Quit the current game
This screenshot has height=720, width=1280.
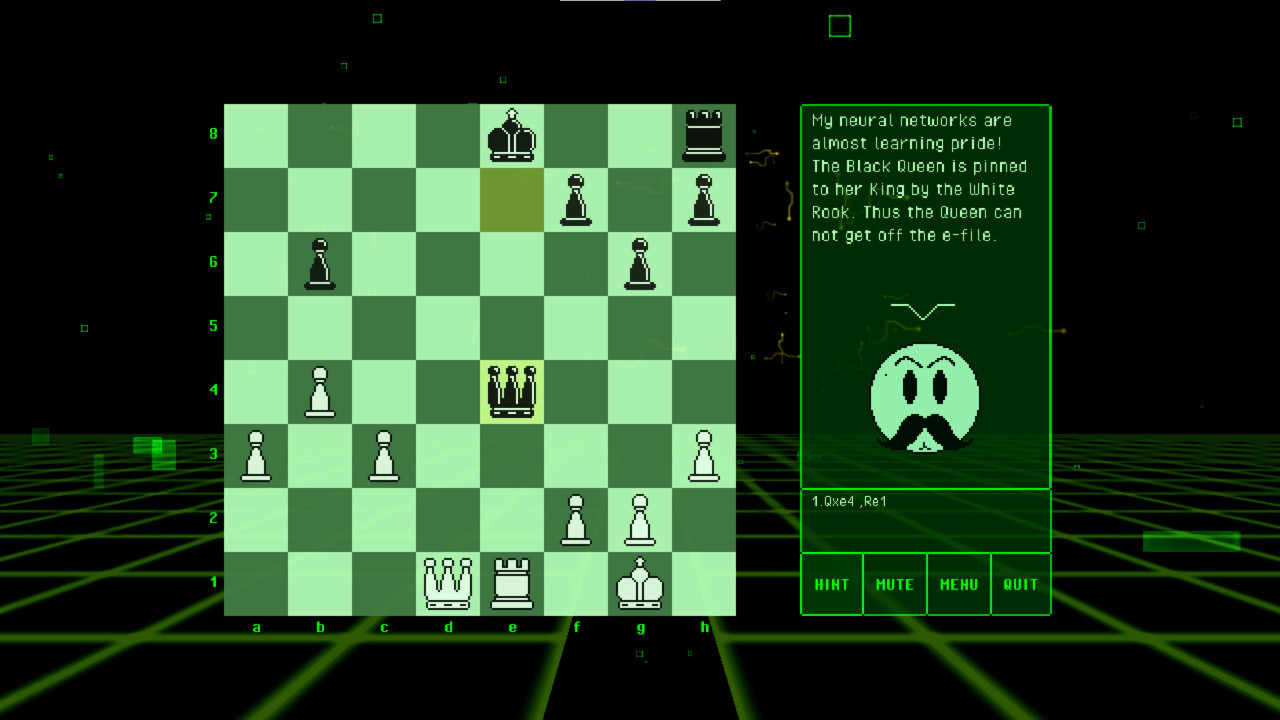point(1020,584)
